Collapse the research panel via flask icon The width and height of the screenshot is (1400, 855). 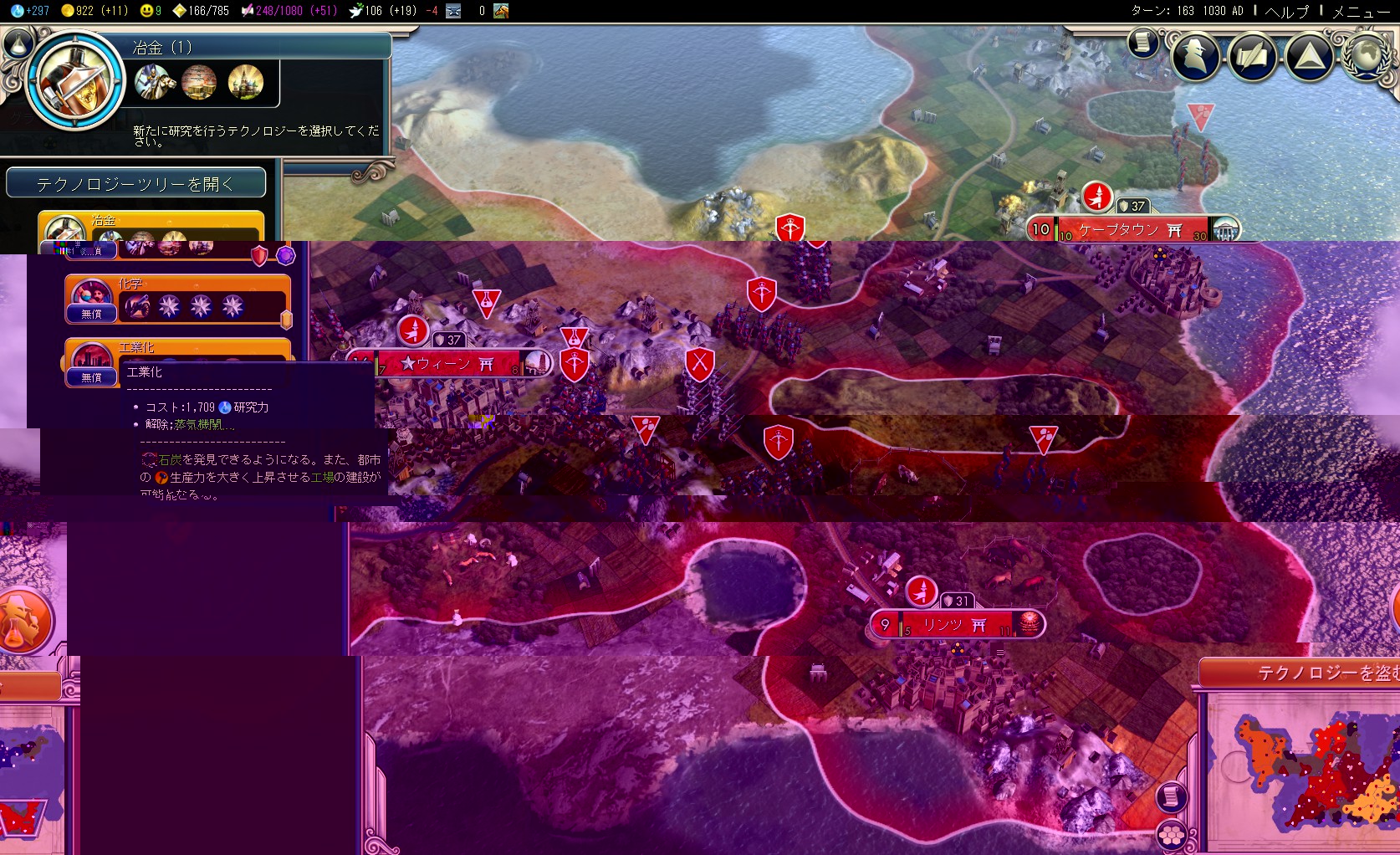tap(18, 43)
